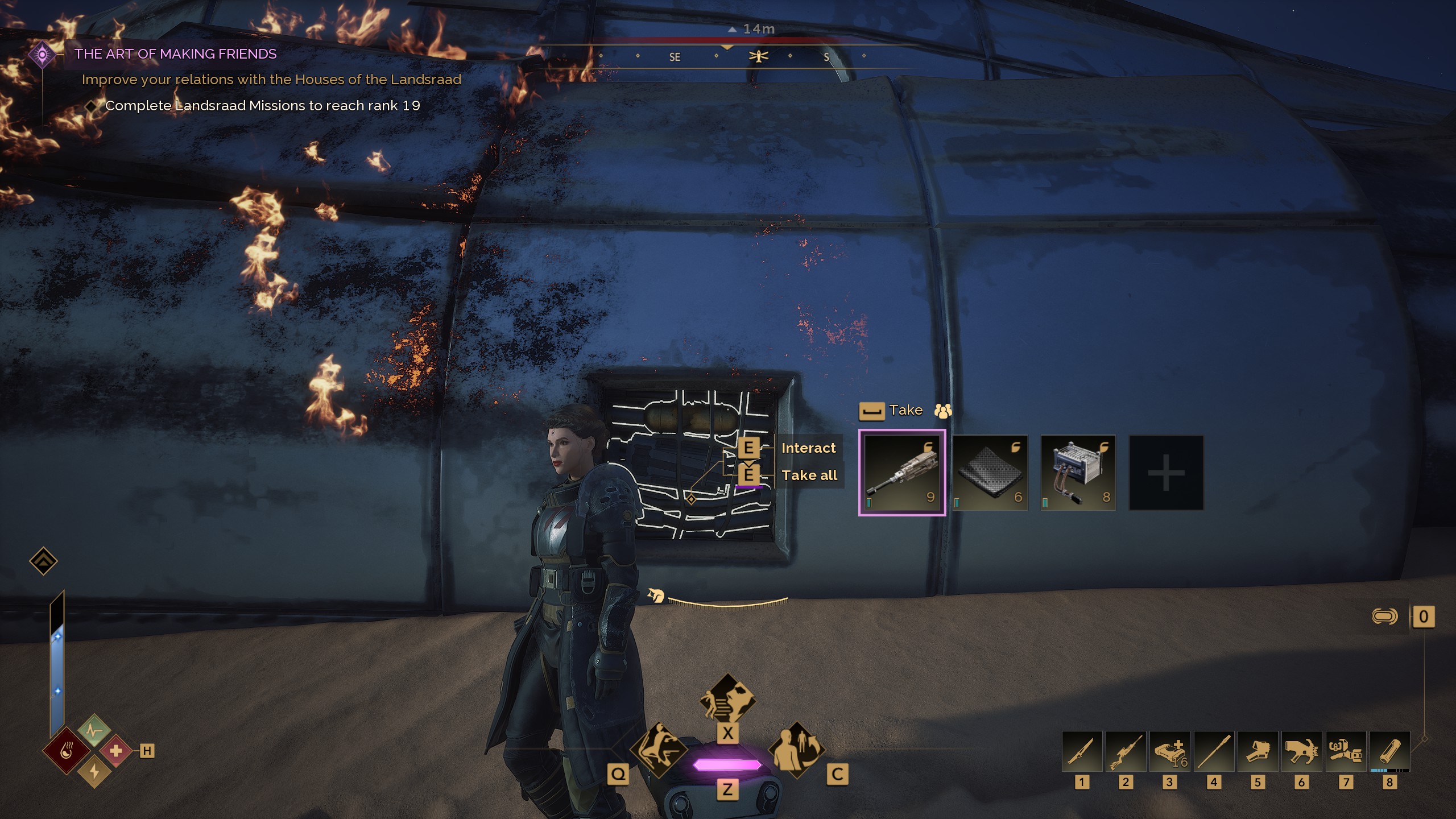The height and width of the screenshot is (819, 1456).
Task: Choose the cylinder device in slot 8
Action: click(x=1389, y=751)
